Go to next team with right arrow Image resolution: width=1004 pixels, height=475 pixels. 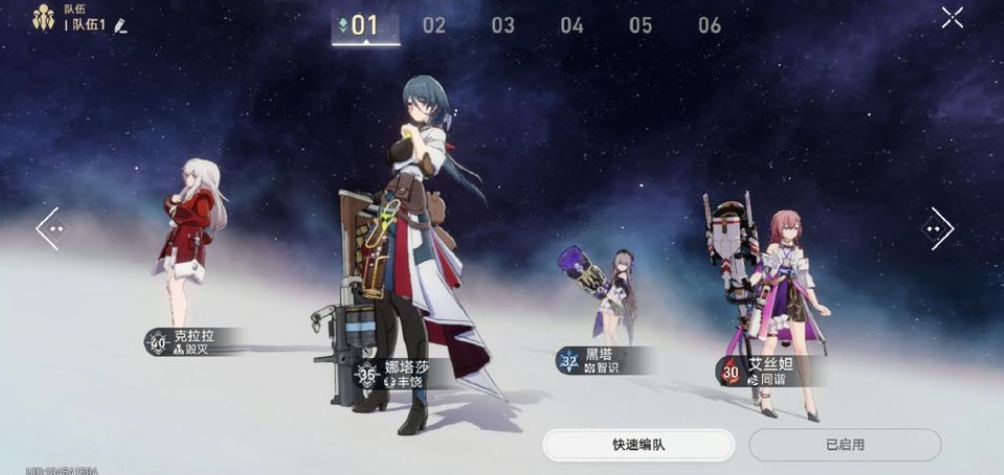(x=939, y=228)
